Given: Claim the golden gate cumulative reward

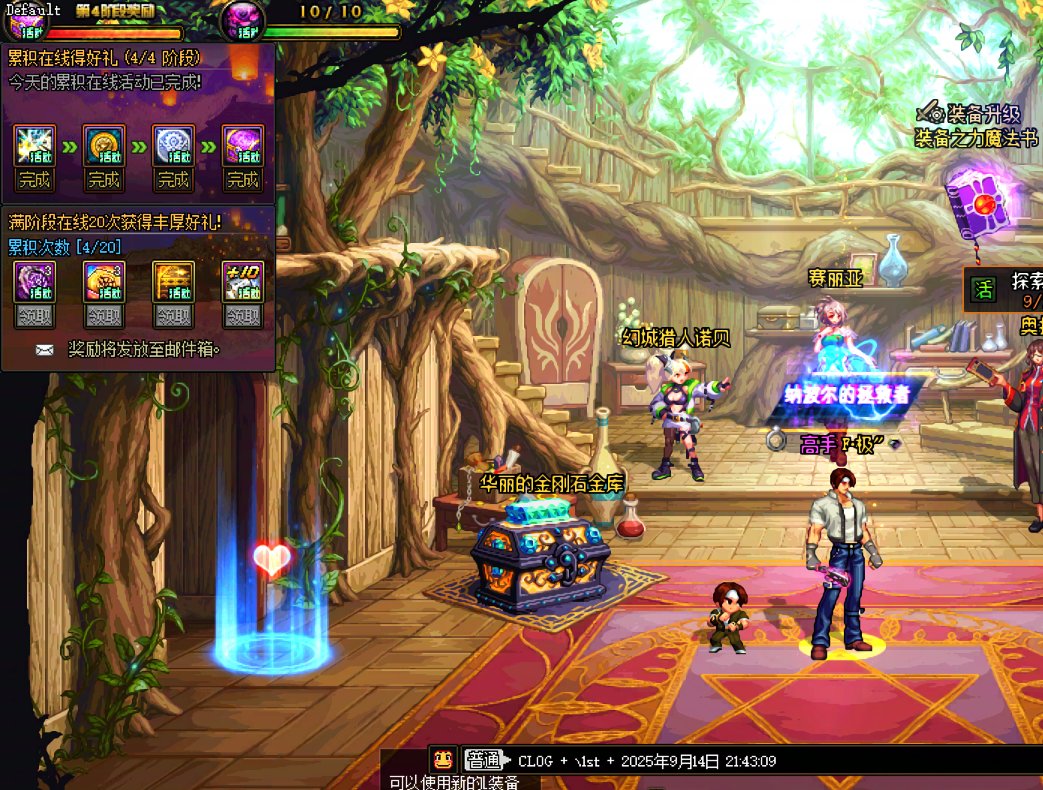Looking at the screenshot, I should pos(173,316).
